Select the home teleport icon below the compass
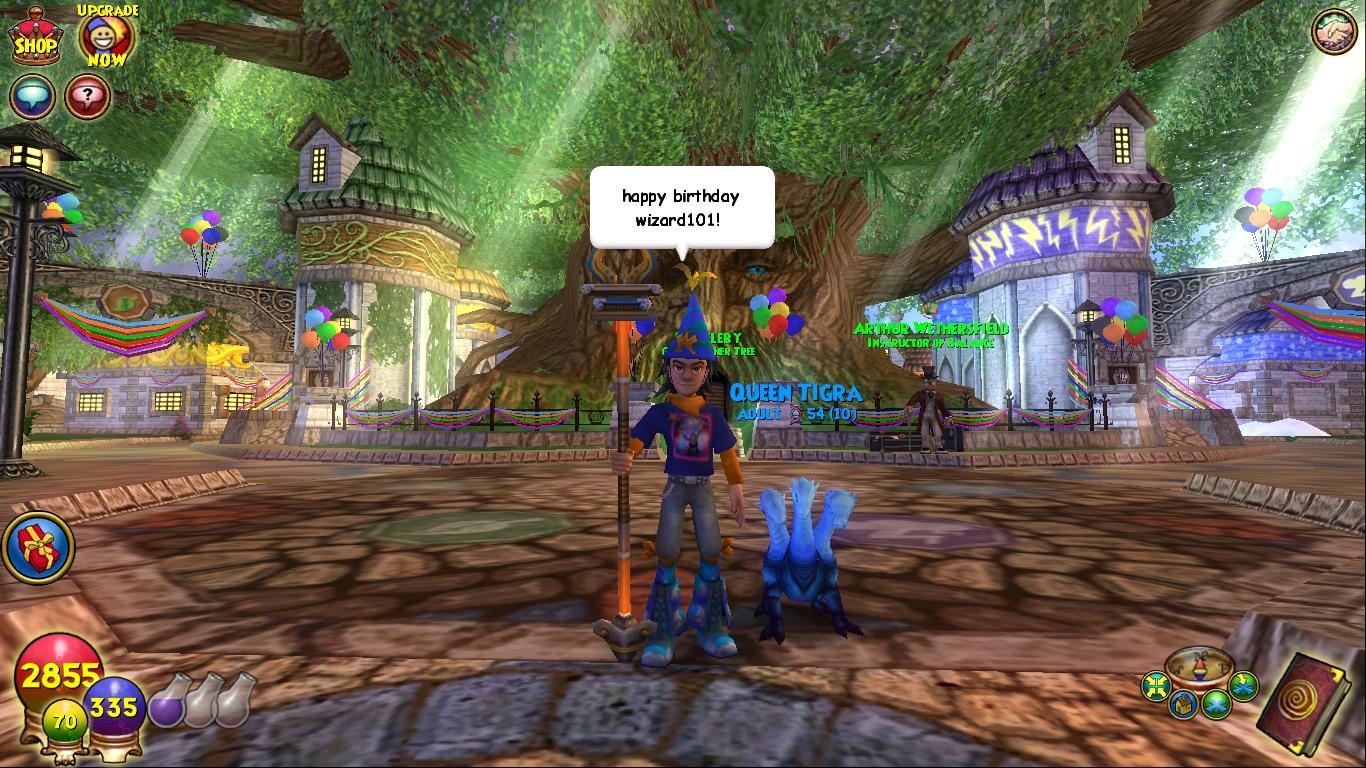Screen dimensions: 1366x768 tap(1184, 703)
